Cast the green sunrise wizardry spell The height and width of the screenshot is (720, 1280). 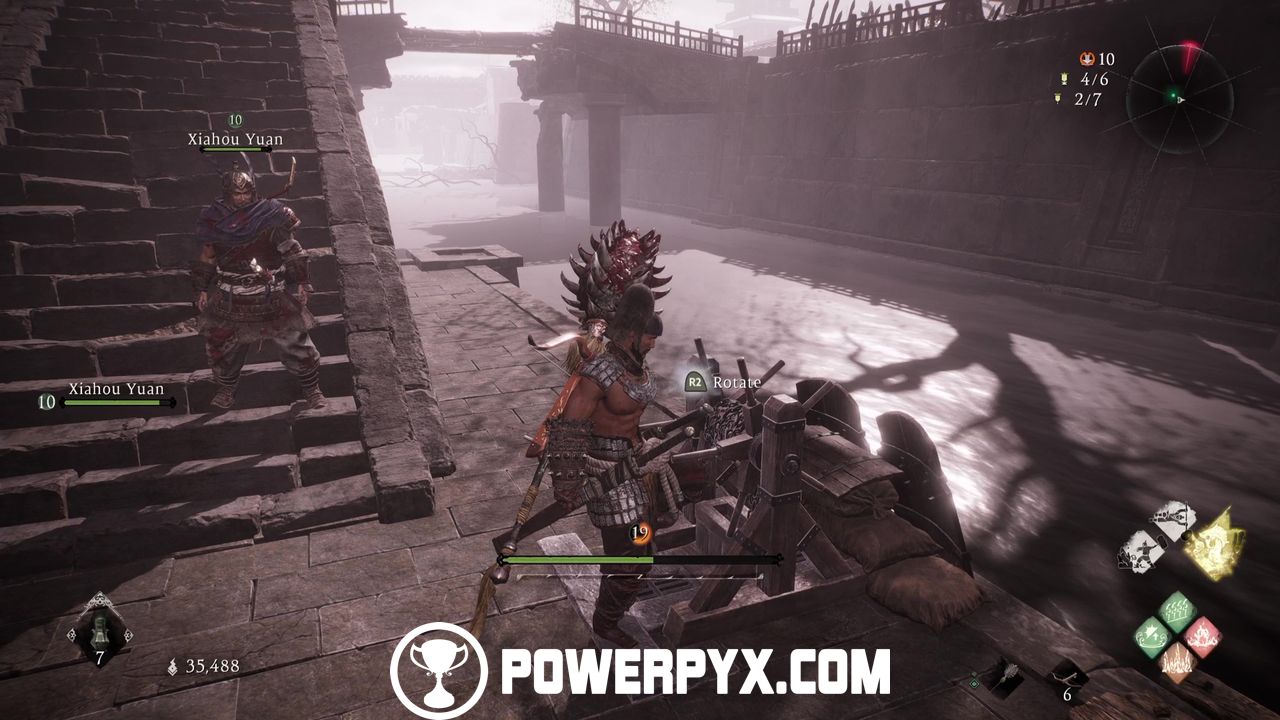click(1153, 637)
